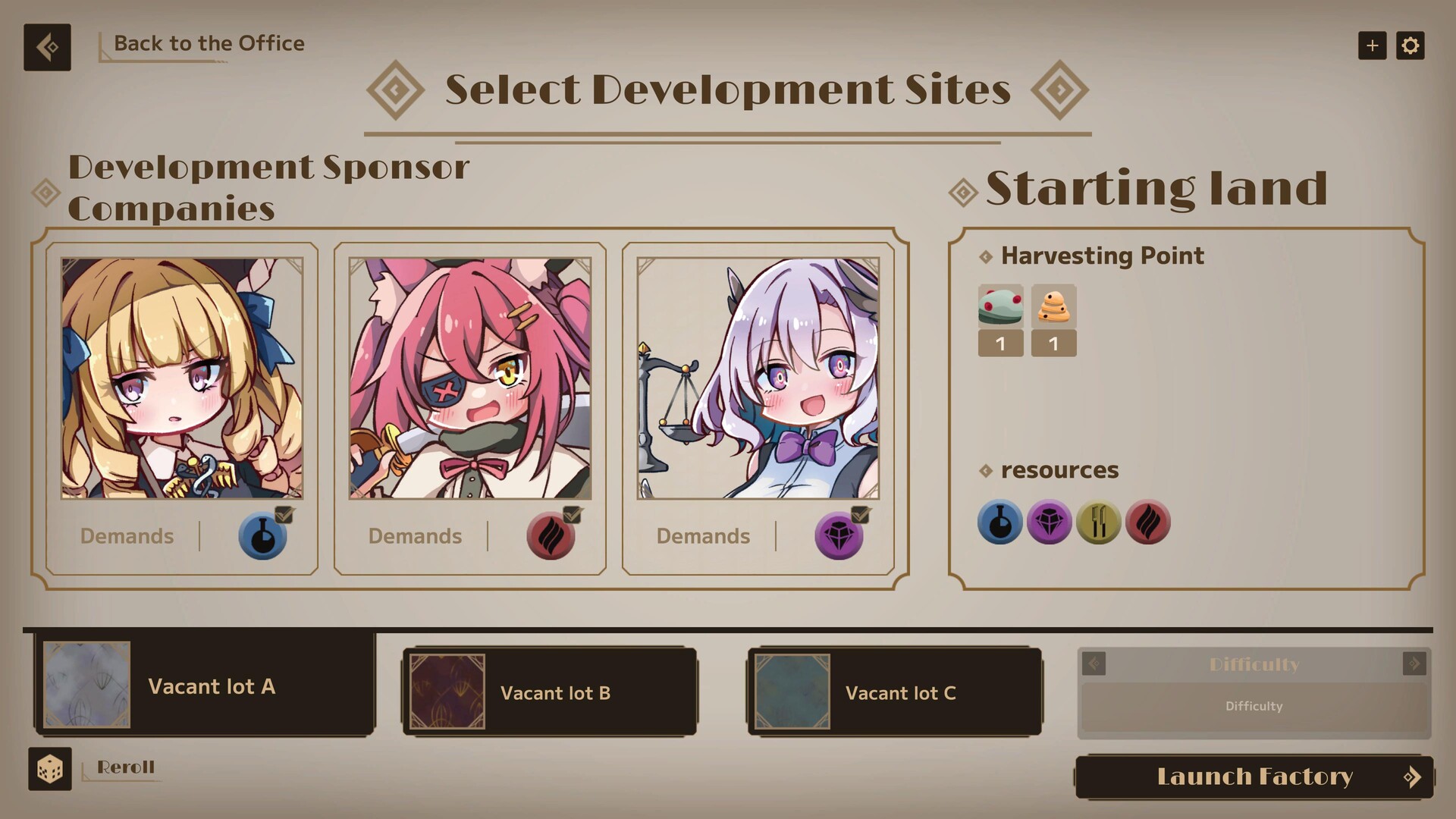
Task: Click the red flame demand icon
Action: coord(551,536)
